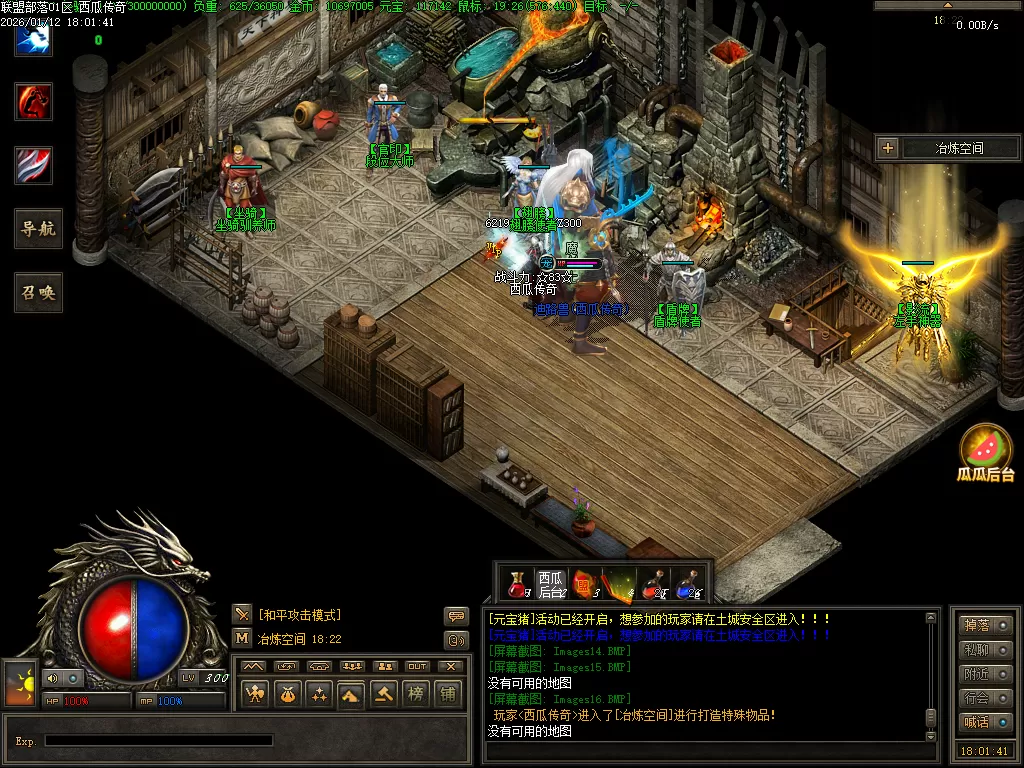The image size is (1024, 768).
Task: Toggle the 掉落 drop channel
Action: pyautogui.click(x=985, y=626)
